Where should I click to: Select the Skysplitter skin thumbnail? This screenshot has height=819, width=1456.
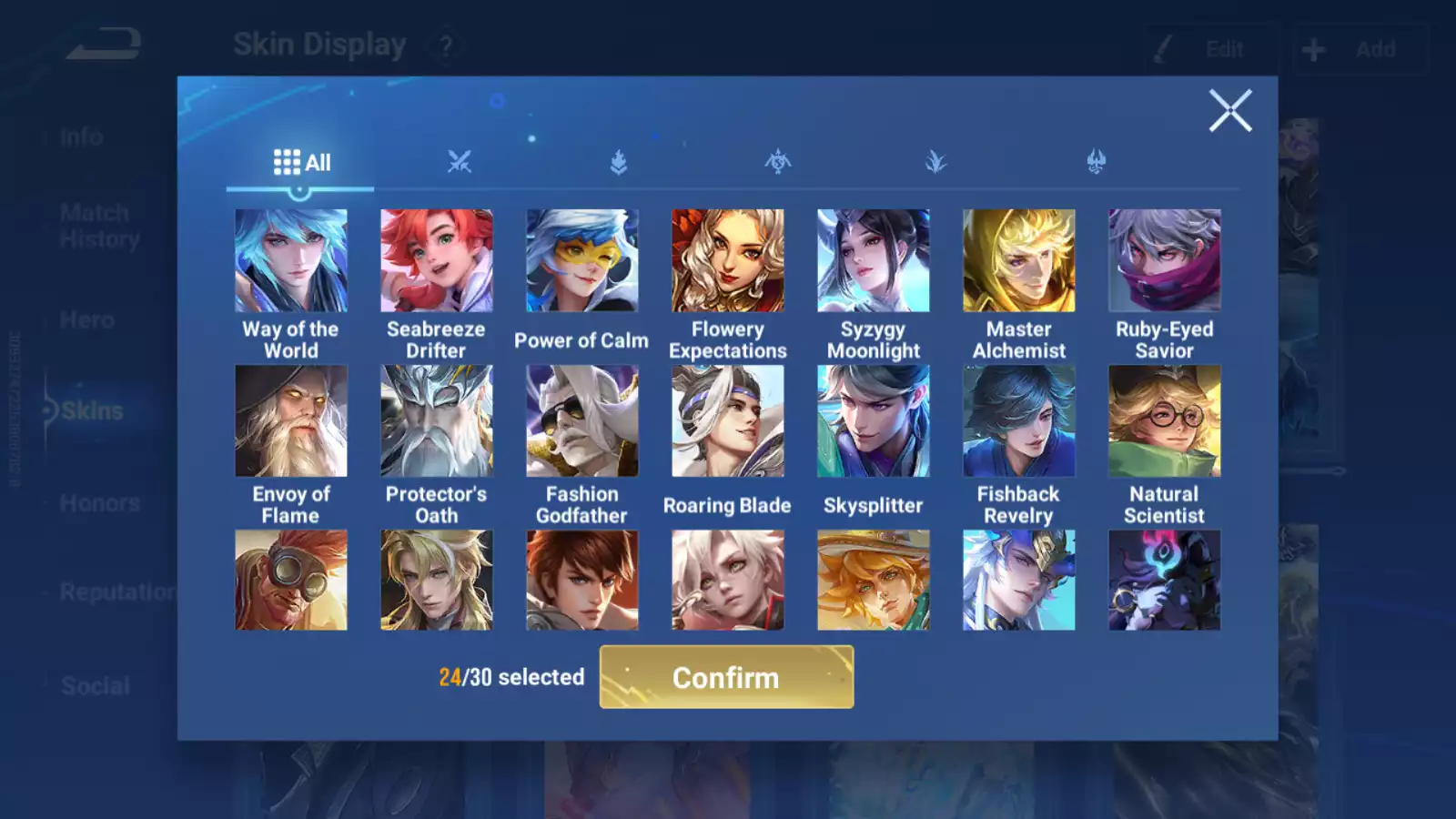(873, 420)
